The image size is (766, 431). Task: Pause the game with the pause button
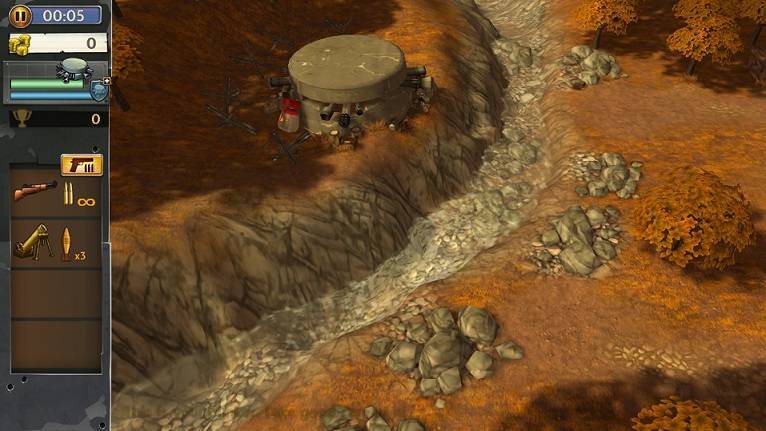(x=20, y=15)
